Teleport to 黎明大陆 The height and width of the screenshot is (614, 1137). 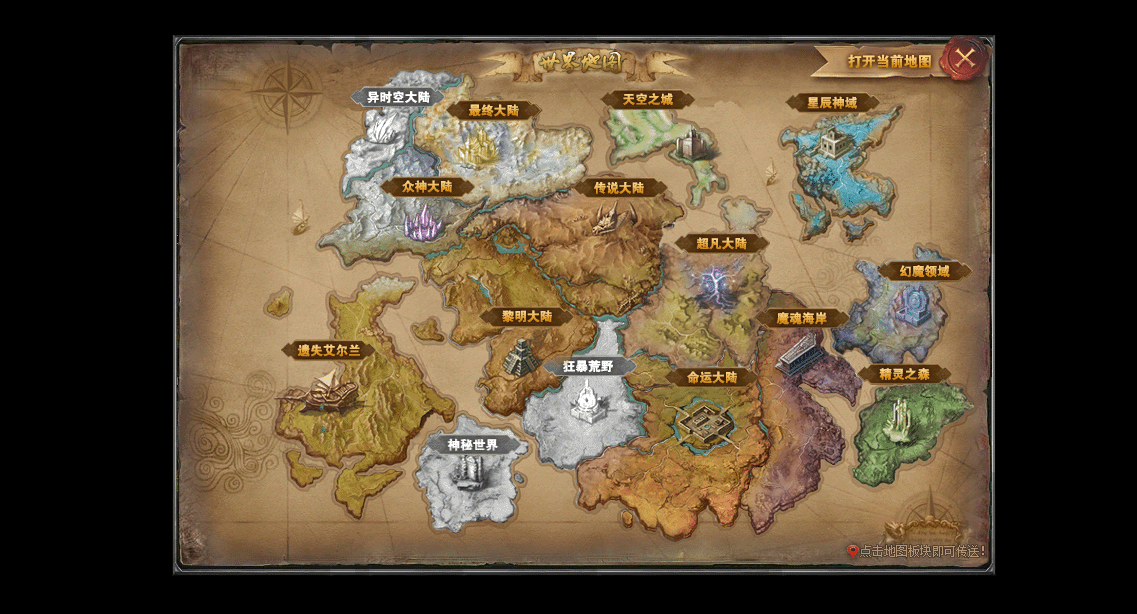[527, 317]
